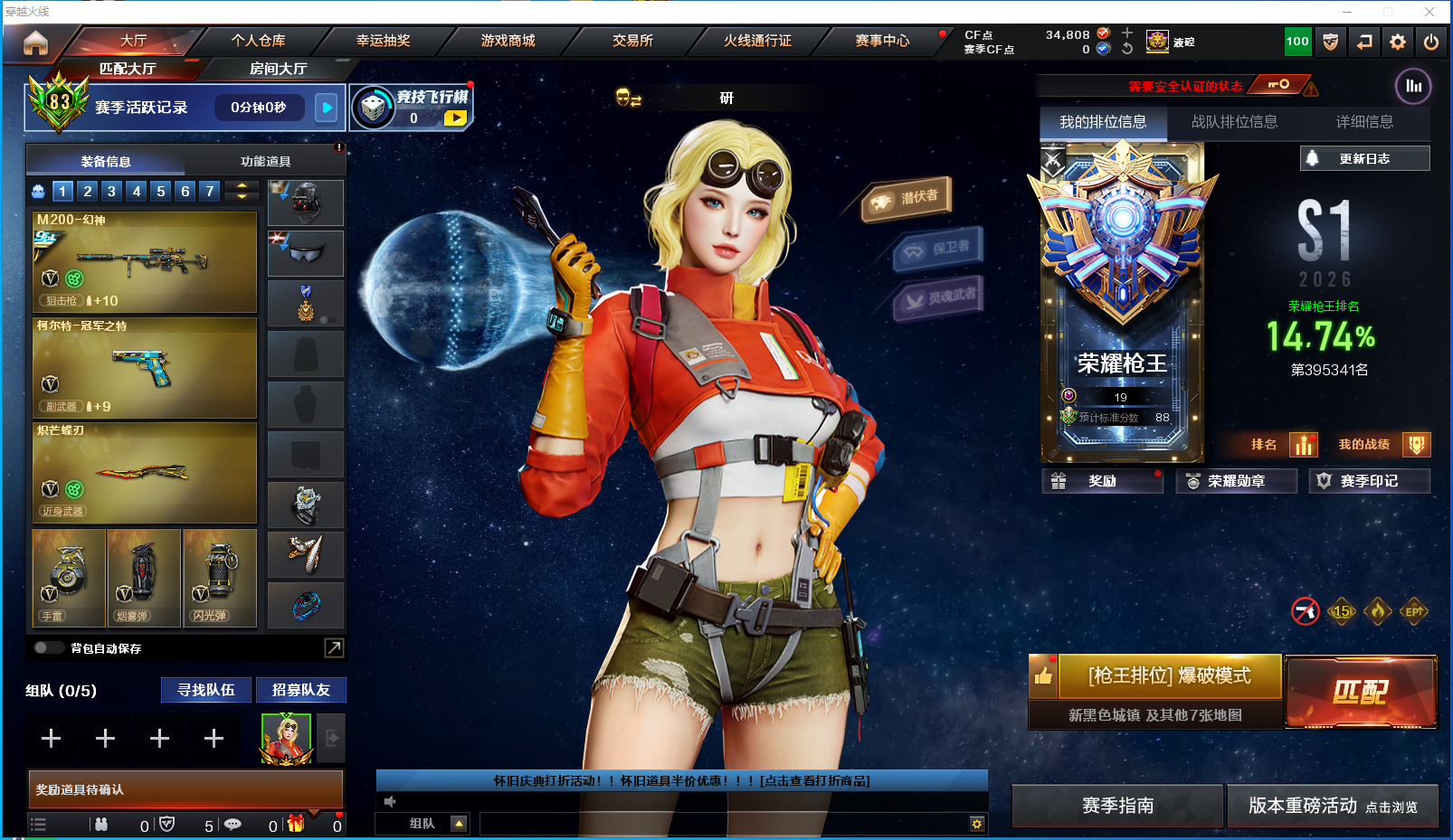
Task: Show the 战队排位信息 clan ranking tab
Action: click(x=1234, y=122)
